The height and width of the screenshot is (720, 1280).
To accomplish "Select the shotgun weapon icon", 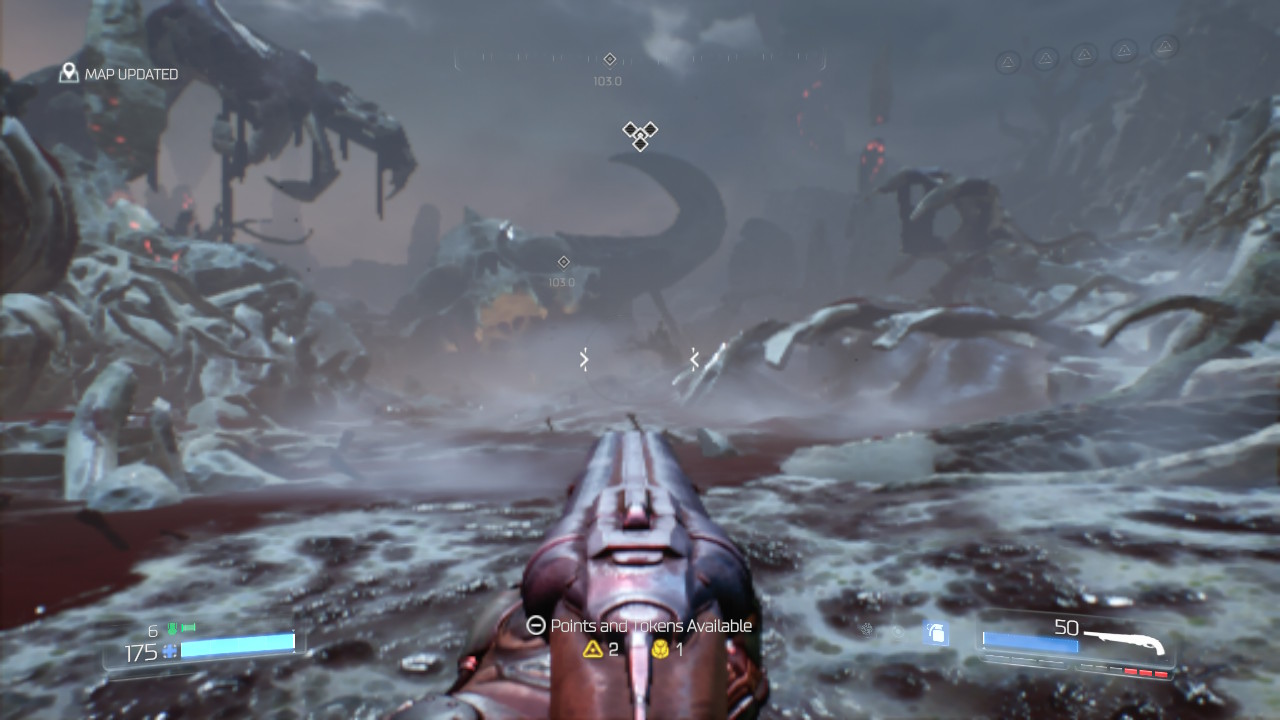I will pos(1125,638).
